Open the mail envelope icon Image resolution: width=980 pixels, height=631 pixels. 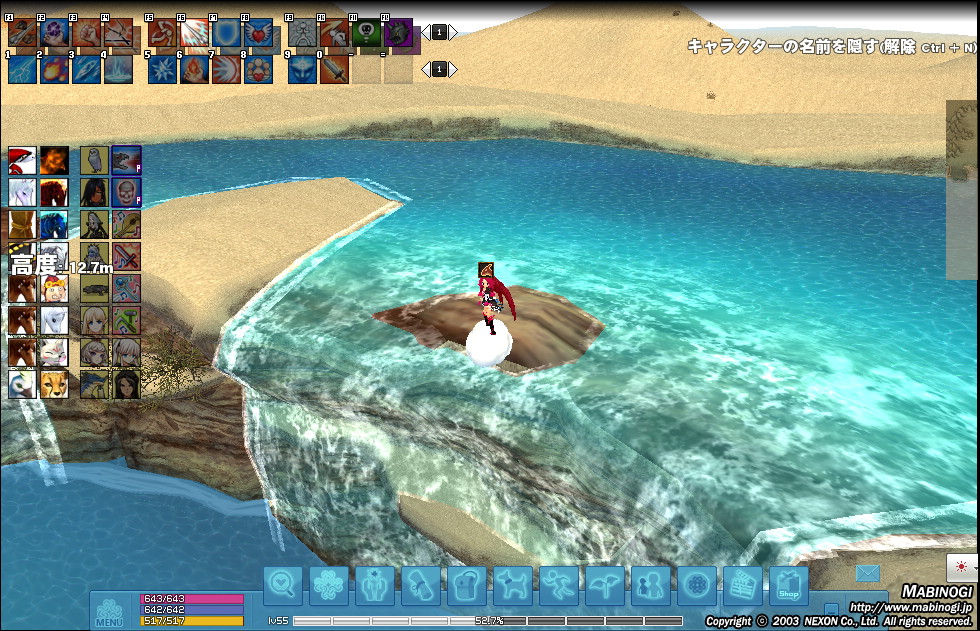click(x=866, y=574)
